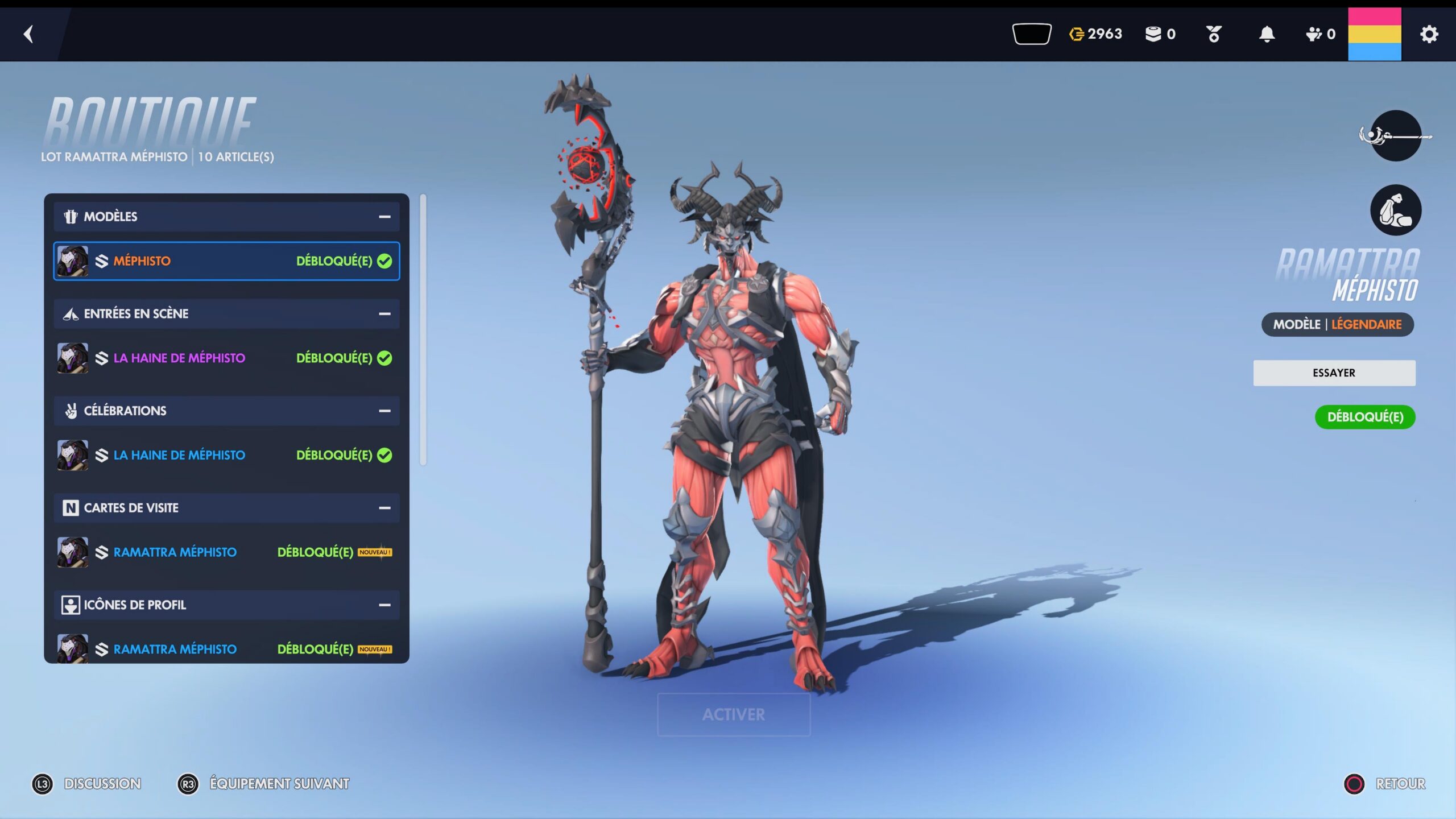Open the notifications bell
This screenshot has height=819, width=1456.
[1267, 34]
